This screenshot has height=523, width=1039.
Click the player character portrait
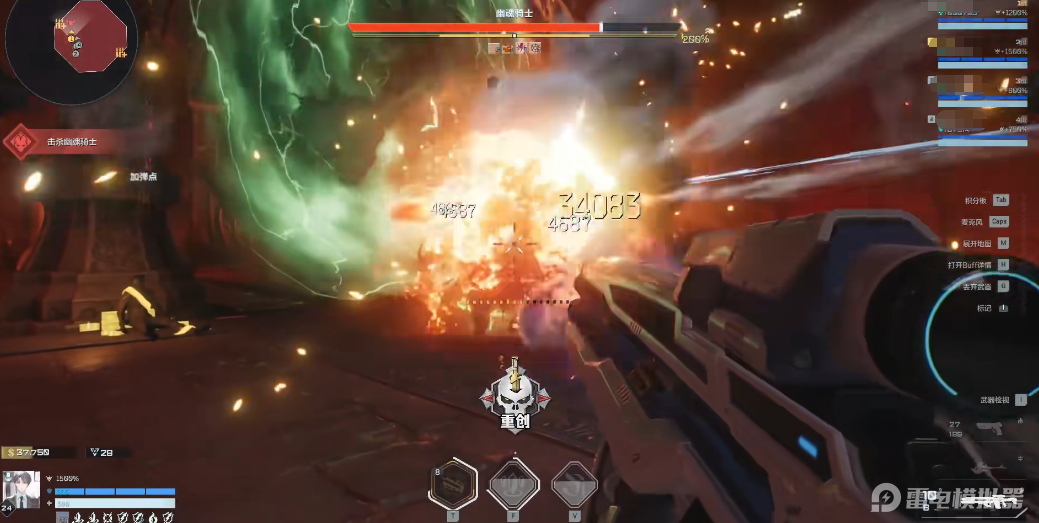(22, 488)
